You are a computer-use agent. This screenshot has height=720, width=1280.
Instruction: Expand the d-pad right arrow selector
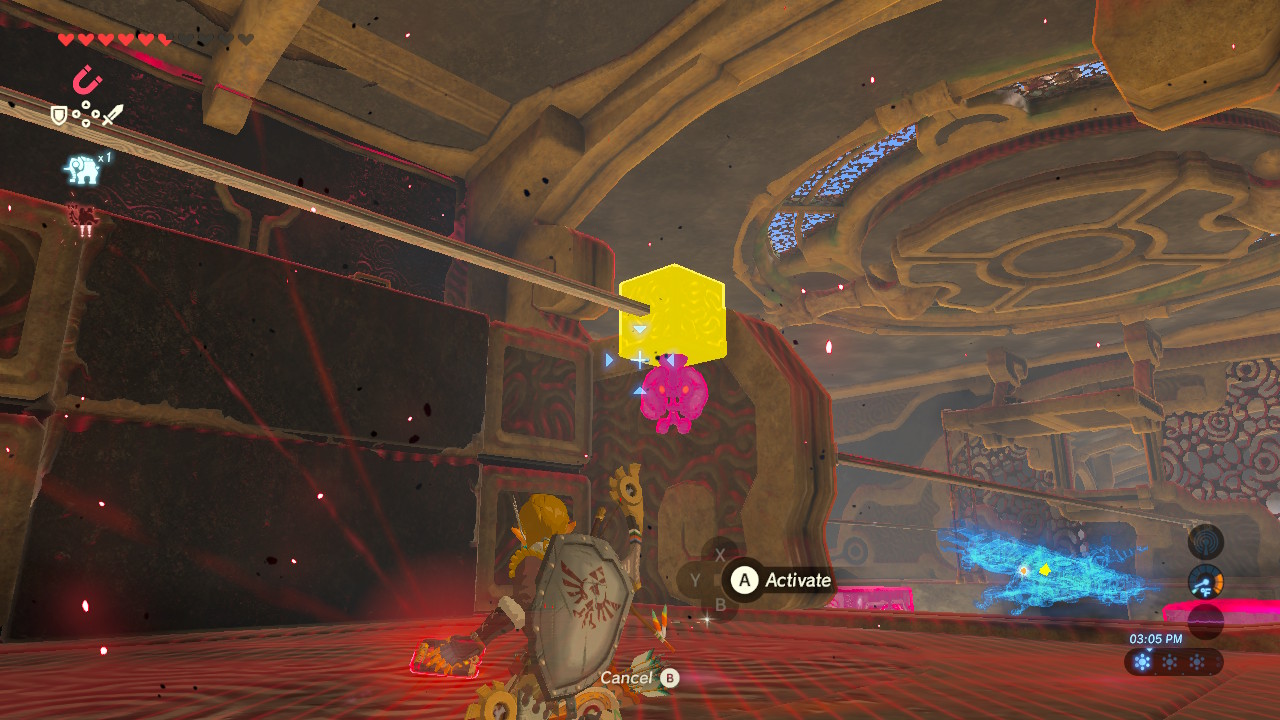tap(96, 114)
